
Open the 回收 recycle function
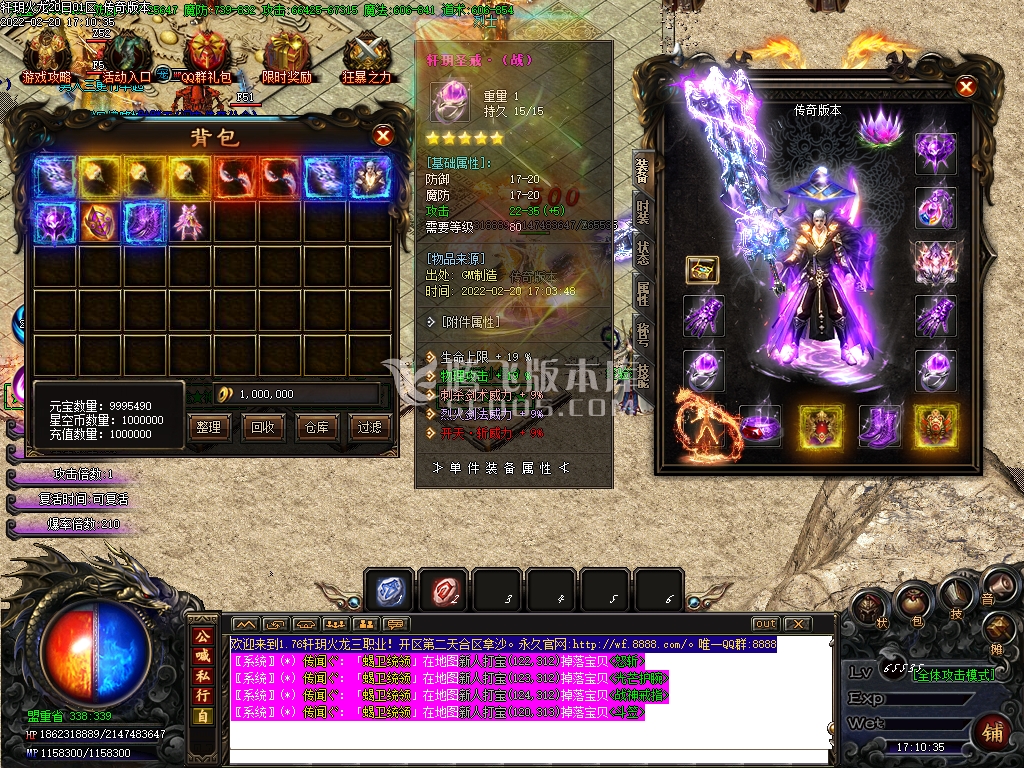click(x=263, y=427)
